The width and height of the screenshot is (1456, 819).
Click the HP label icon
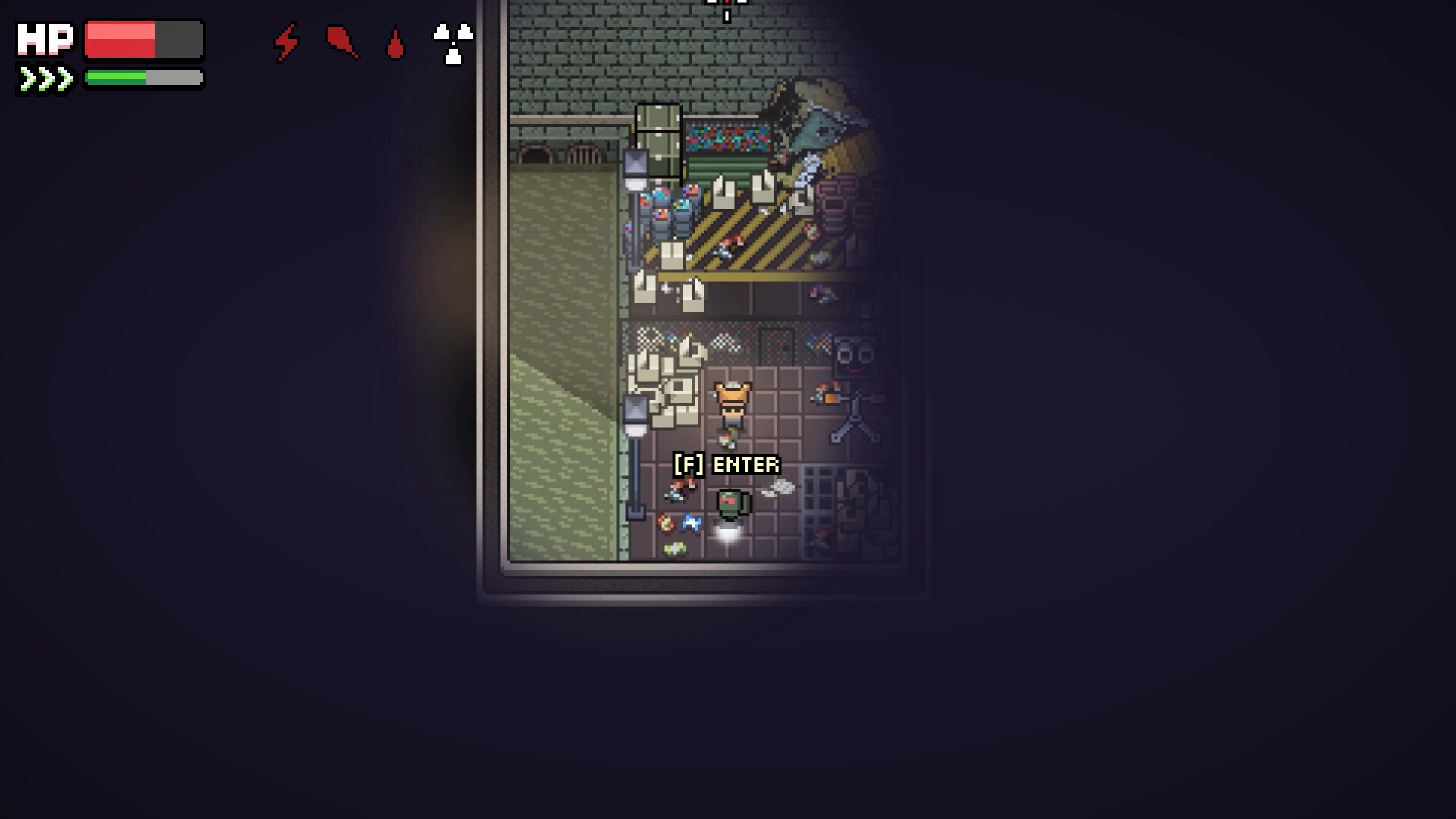click(45, 39)
